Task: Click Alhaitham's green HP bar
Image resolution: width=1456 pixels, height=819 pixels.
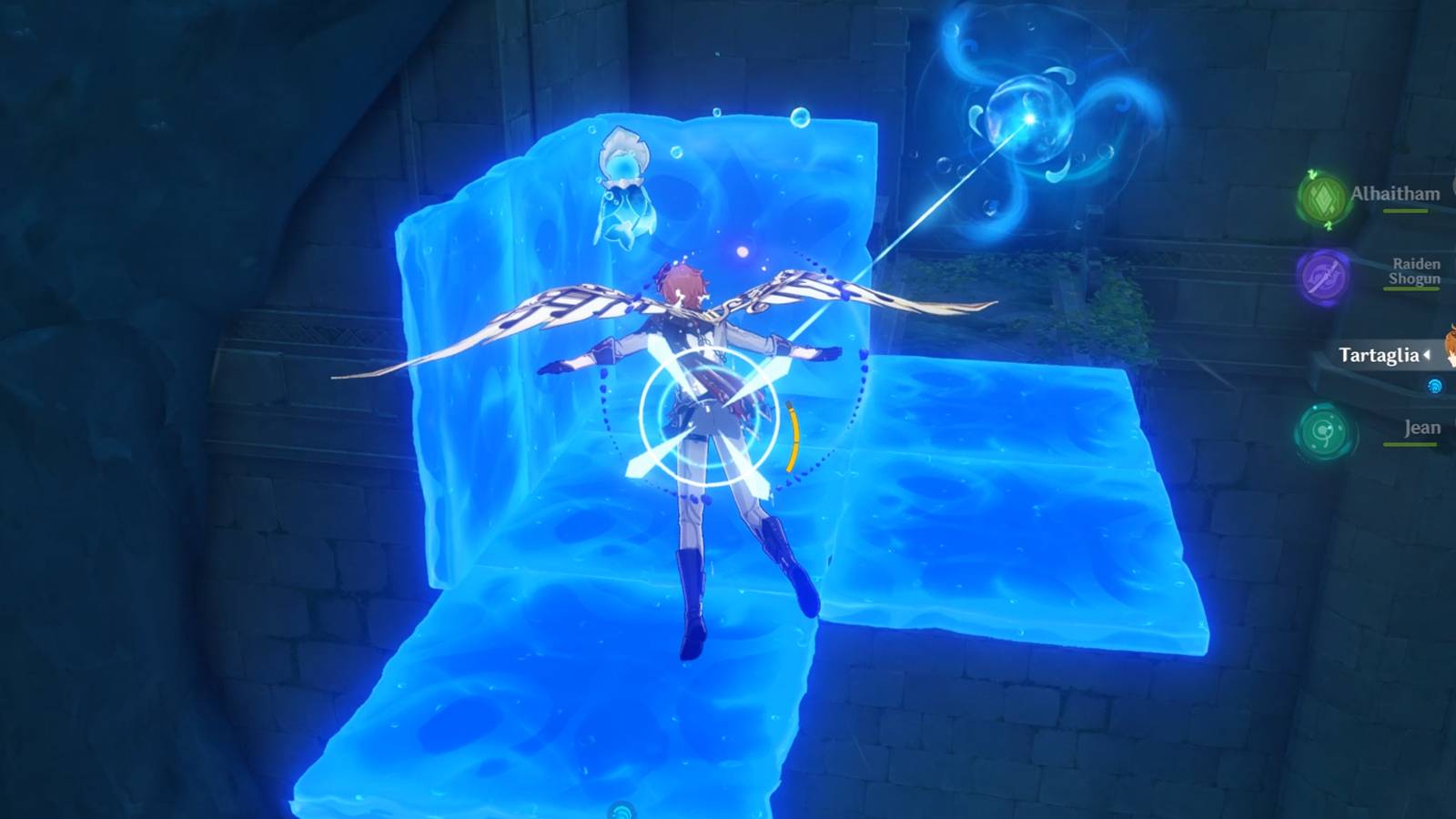Action: pos(1406,211)
